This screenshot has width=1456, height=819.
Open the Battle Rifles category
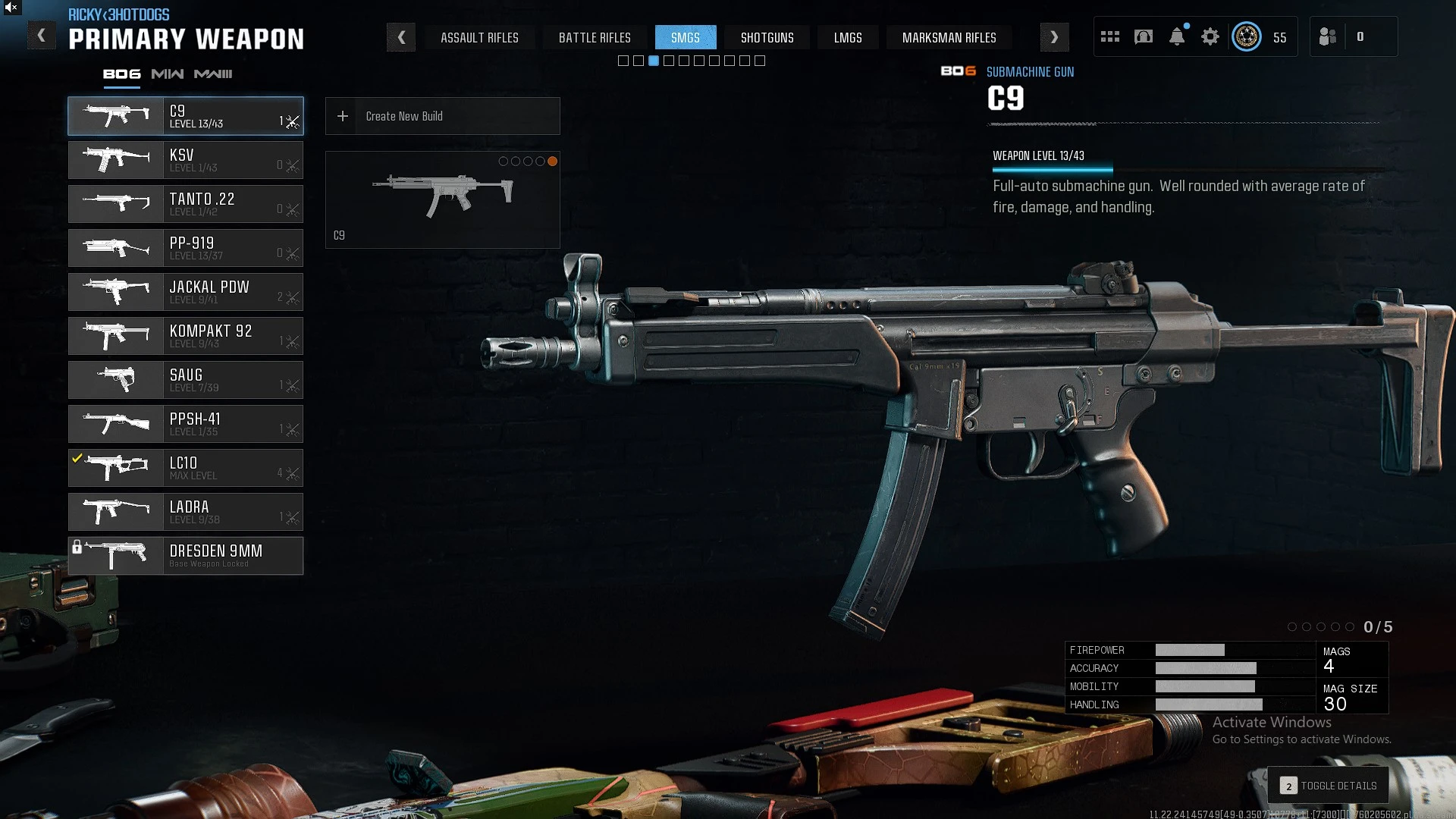595,37
